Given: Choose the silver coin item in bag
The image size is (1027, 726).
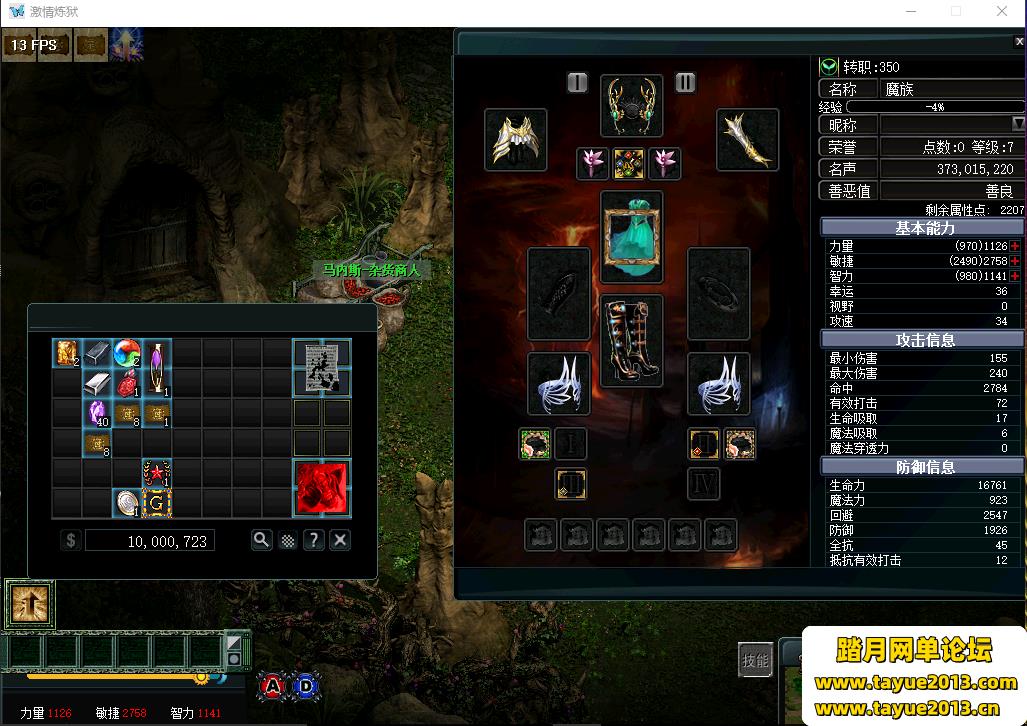Looking at the screenshot, I should (127, 502).
